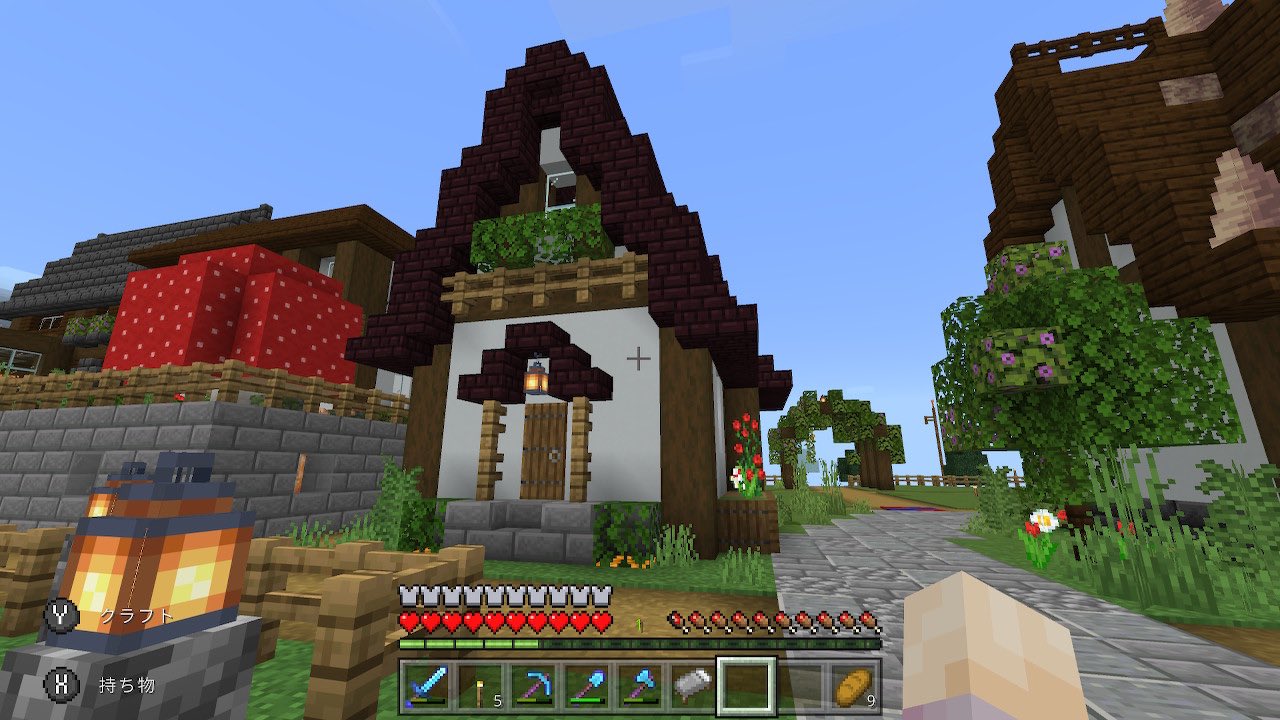Click the first armor chestplate indicator
The width and height of the screenshot is (1280, 720).
click(406, 595)
